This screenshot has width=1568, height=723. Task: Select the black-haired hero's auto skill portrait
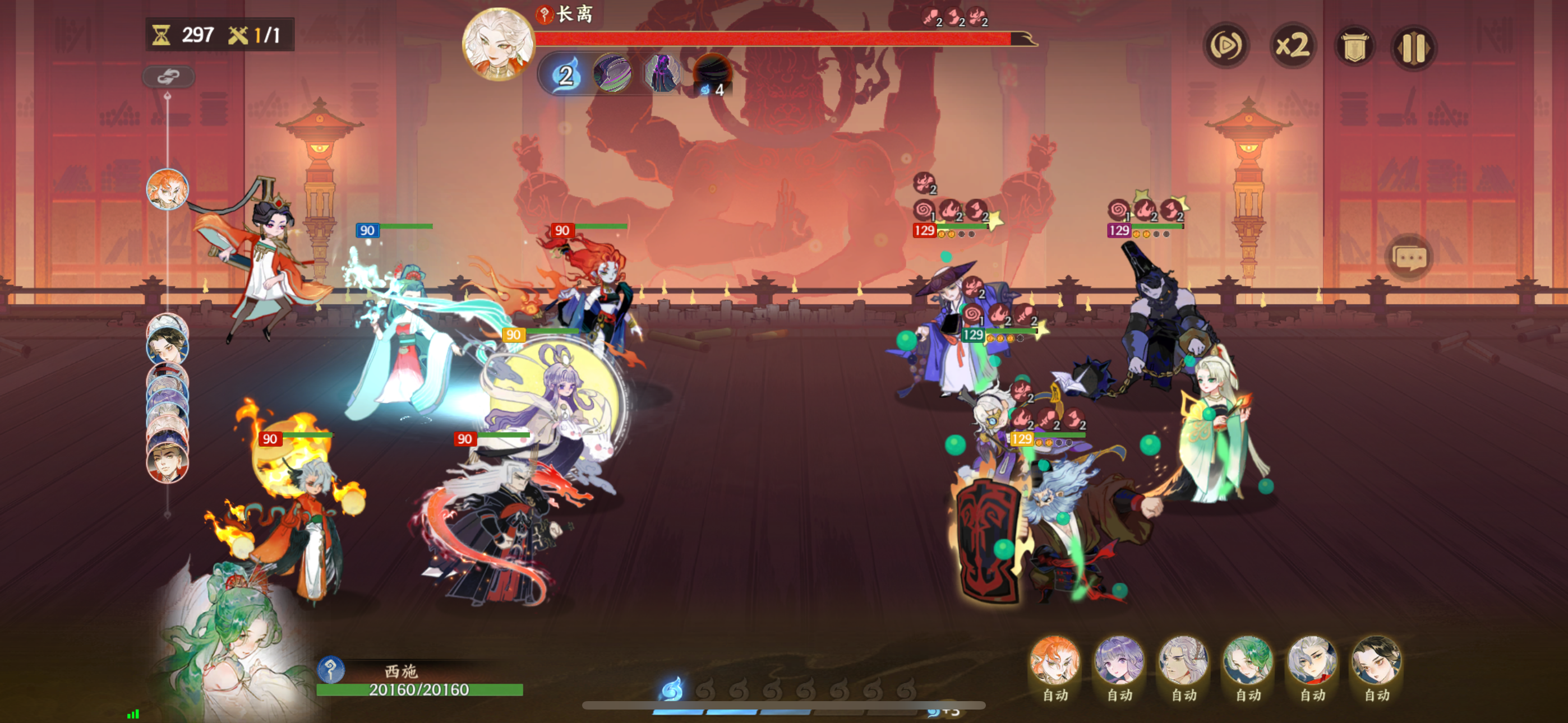1376,661
